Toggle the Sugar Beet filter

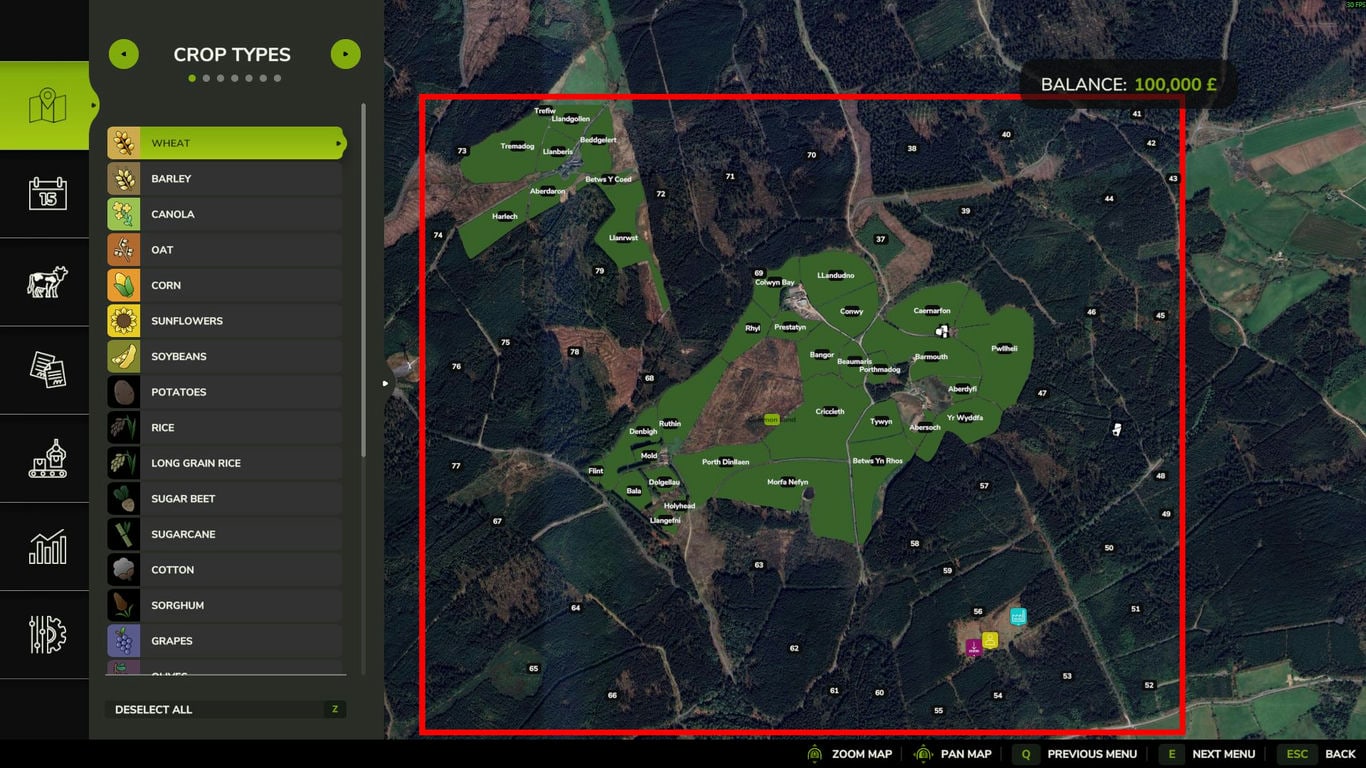coord(226,499)
